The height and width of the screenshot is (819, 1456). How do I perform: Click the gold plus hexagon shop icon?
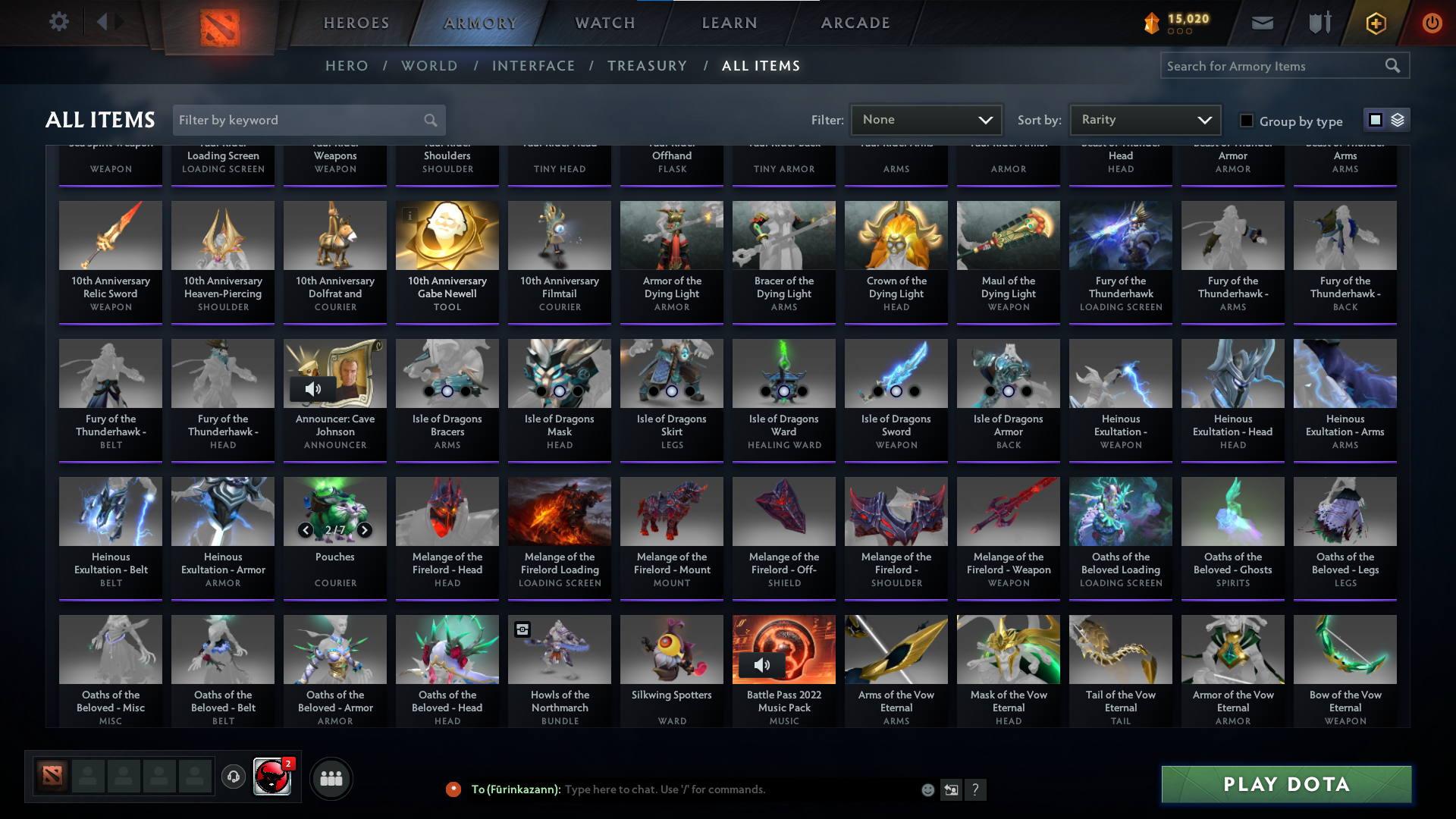[x=1375, y=23]
